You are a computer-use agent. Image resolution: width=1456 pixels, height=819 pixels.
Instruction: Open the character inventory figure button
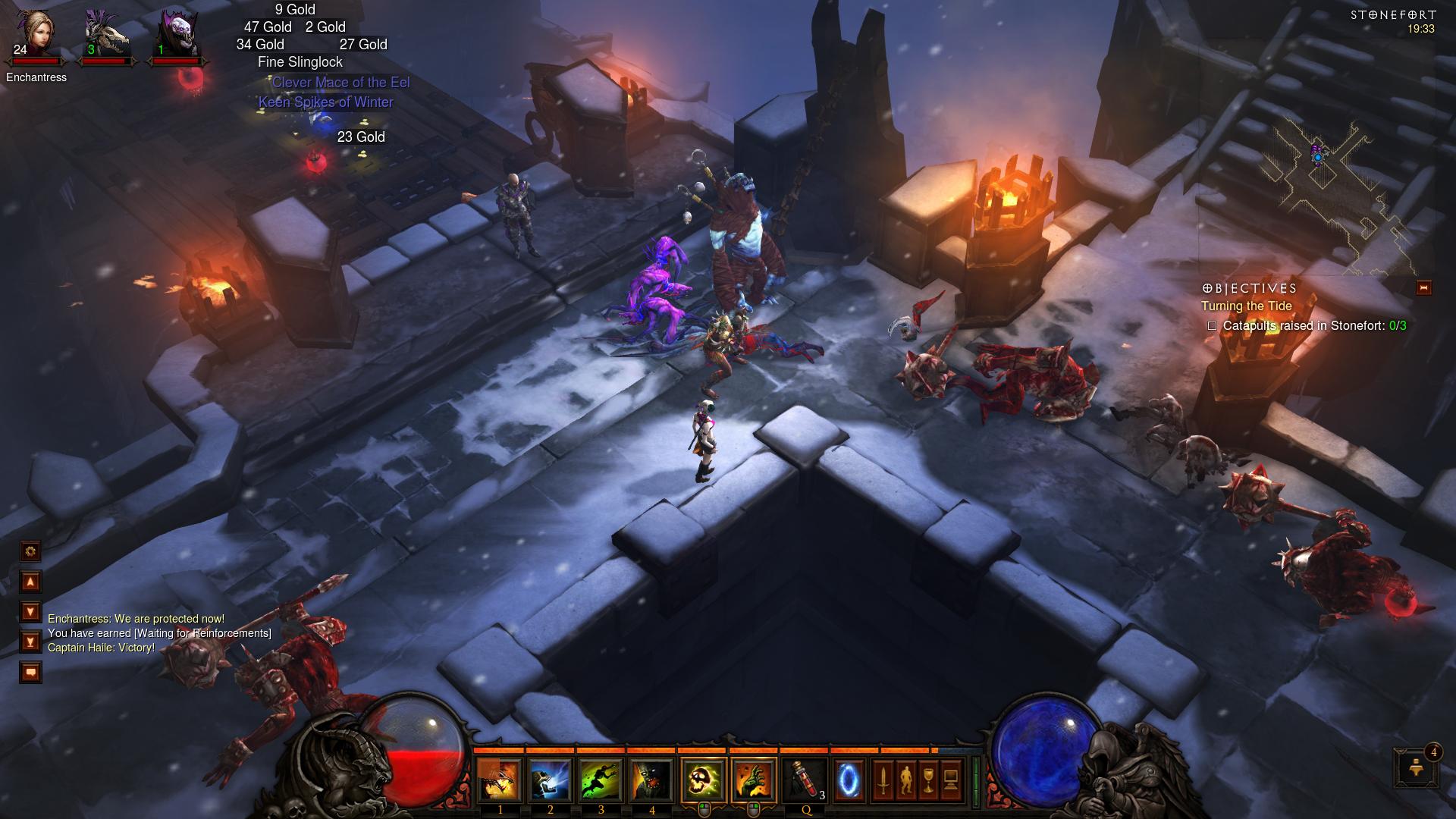905,780
